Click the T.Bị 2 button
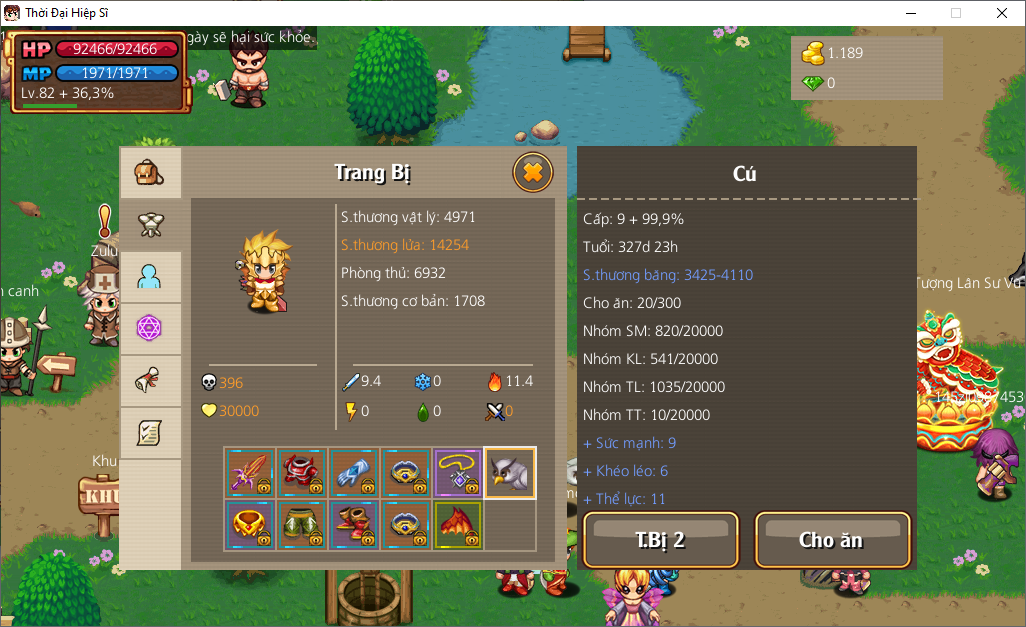The width and height of the screenshot is (1026, 627). tap(660, 540)
